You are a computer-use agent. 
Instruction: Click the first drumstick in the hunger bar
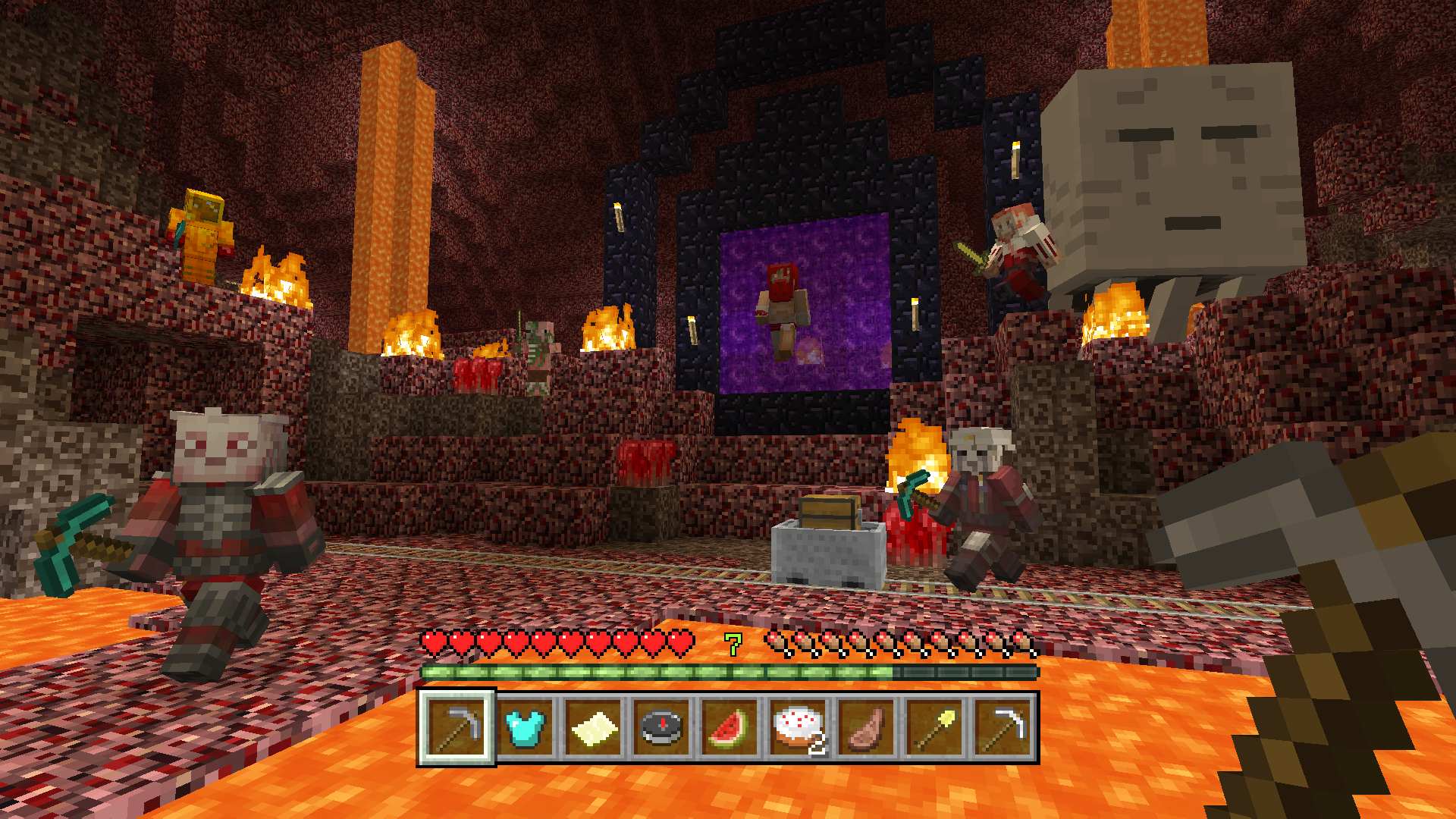(x=775, y=642)
